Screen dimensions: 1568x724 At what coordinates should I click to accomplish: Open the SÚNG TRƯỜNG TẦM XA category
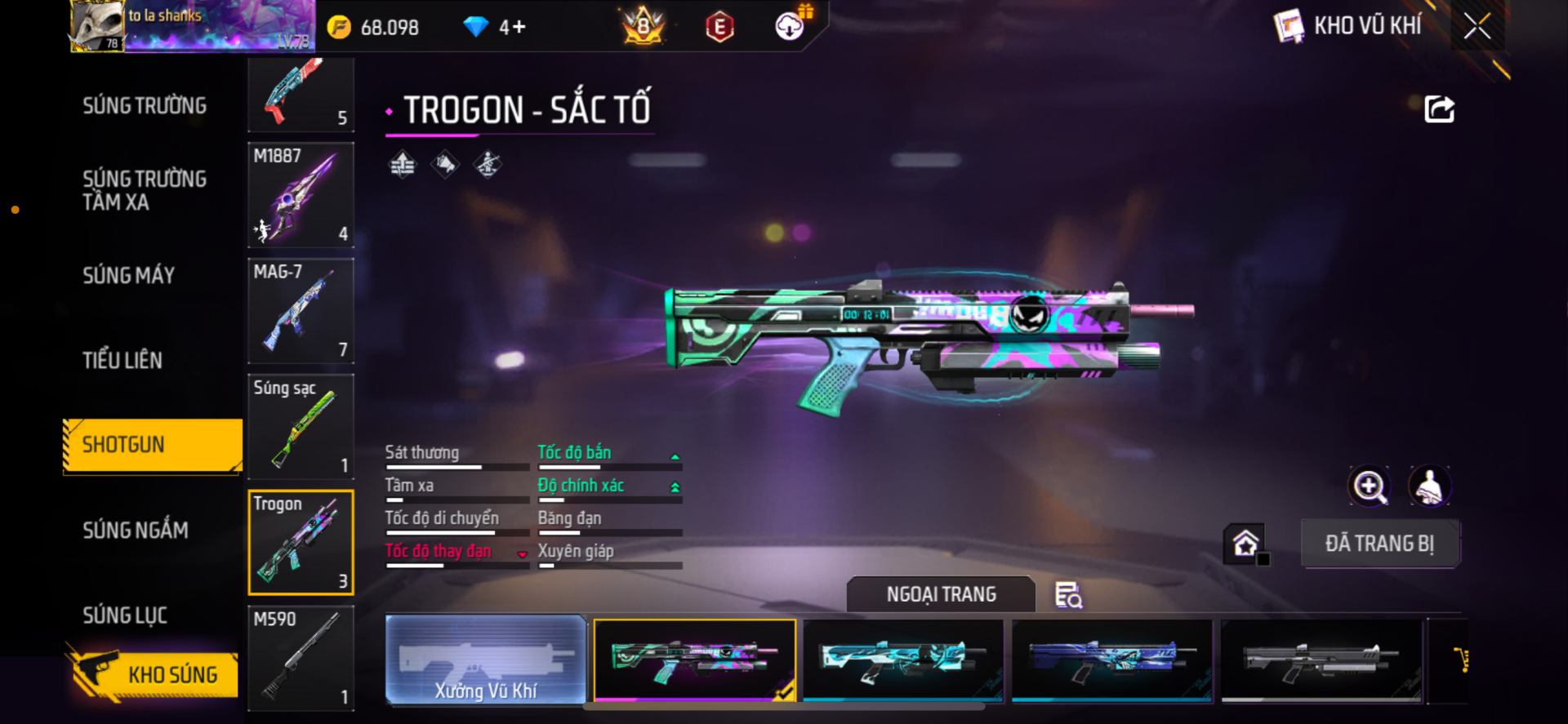coord(145,190)
